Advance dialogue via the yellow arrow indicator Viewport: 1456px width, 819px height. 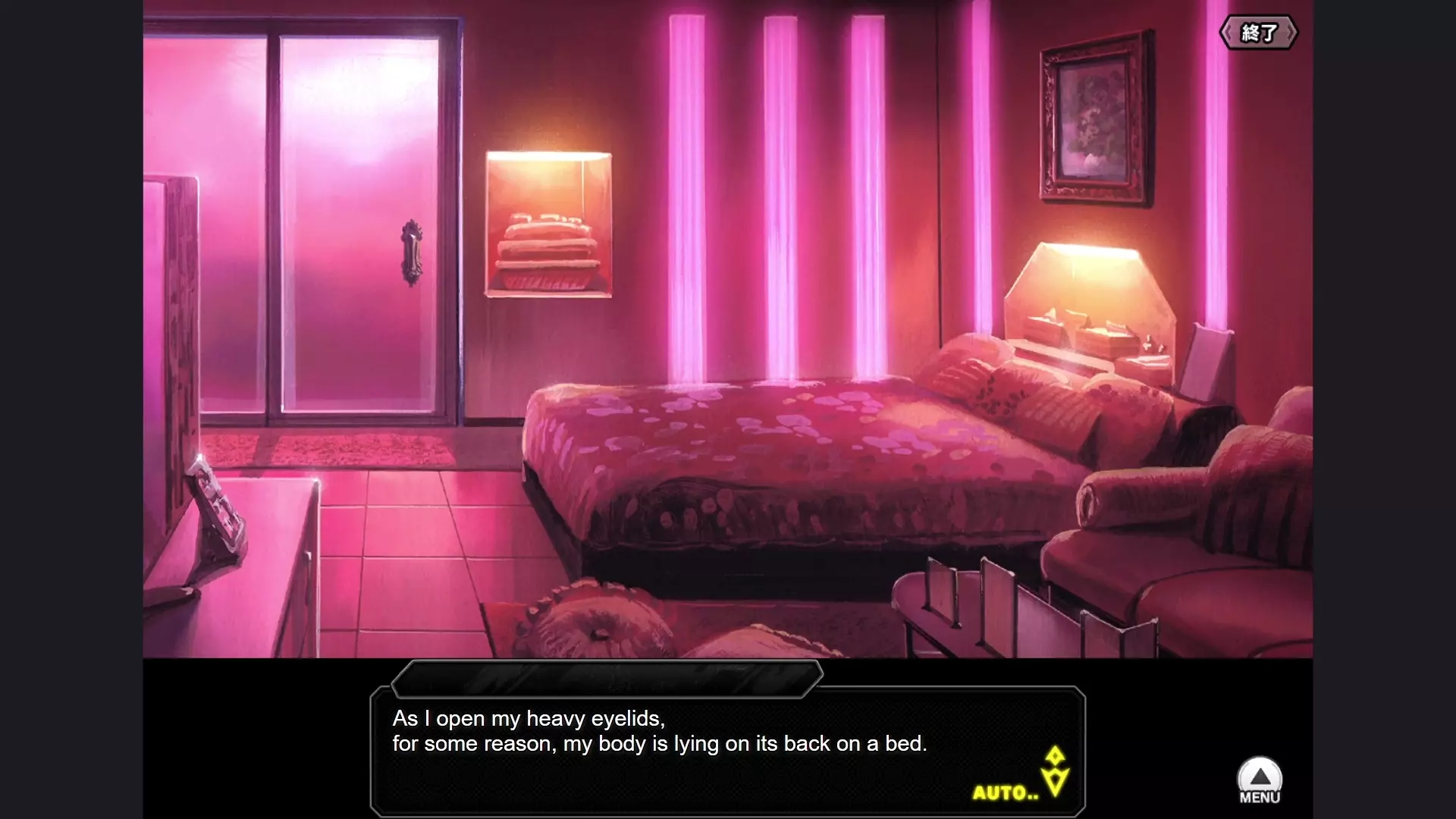pos(1055,773)
